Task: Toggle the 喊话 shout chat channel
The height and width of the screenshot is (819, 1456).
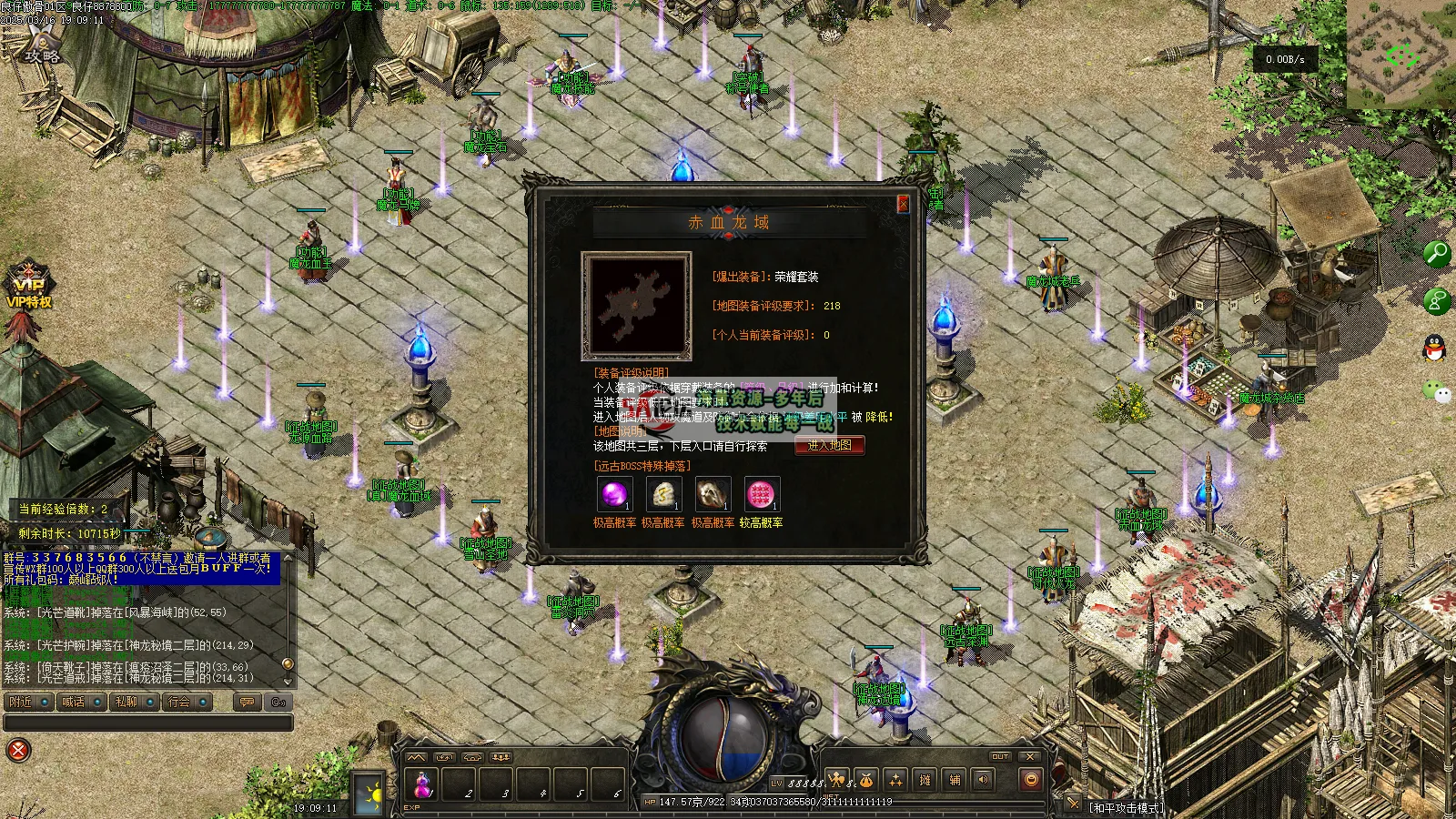Action: point(81,702)
